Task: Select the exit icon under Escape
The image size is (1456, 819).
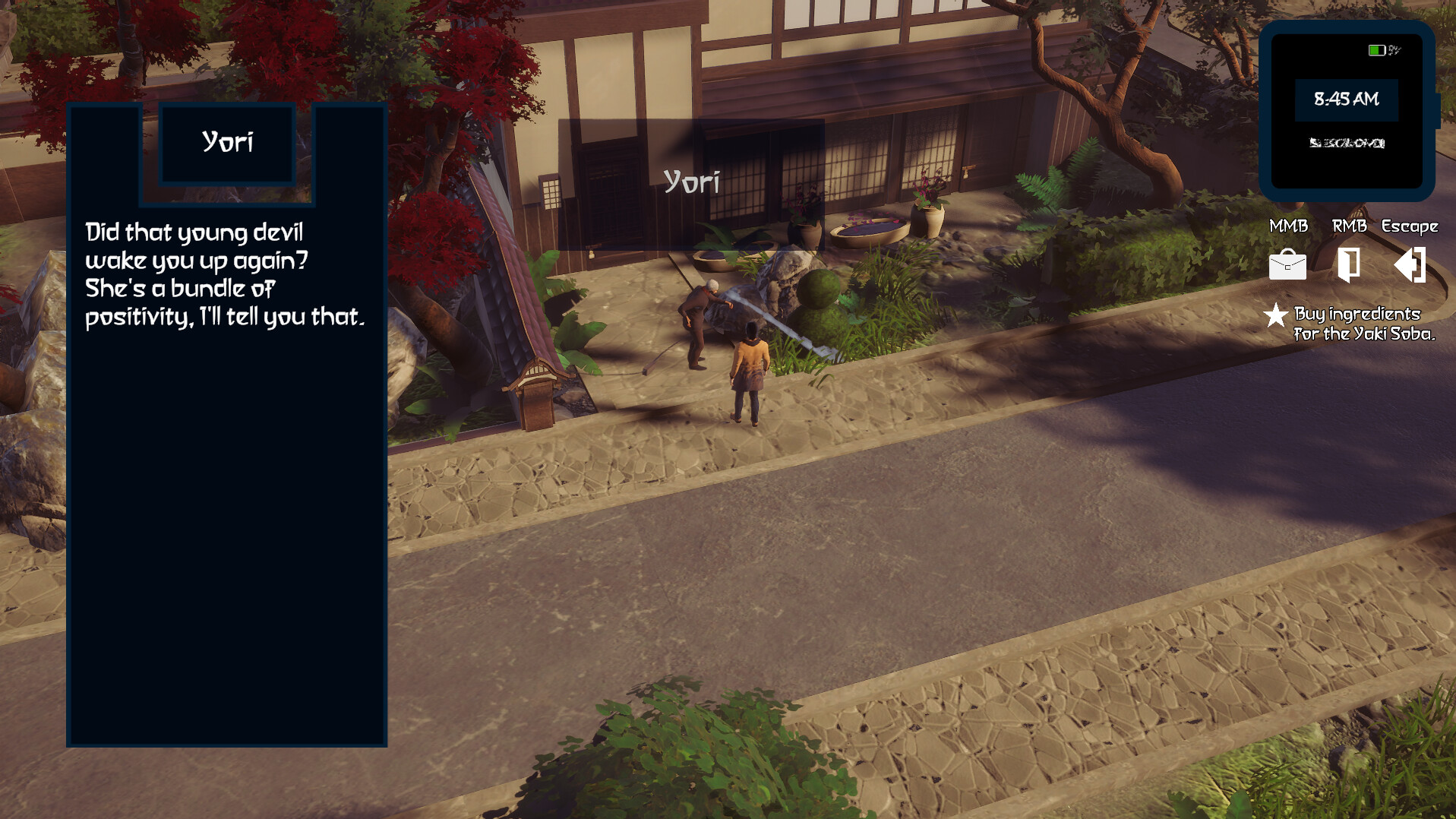Action: click(x=1409, y=266)
